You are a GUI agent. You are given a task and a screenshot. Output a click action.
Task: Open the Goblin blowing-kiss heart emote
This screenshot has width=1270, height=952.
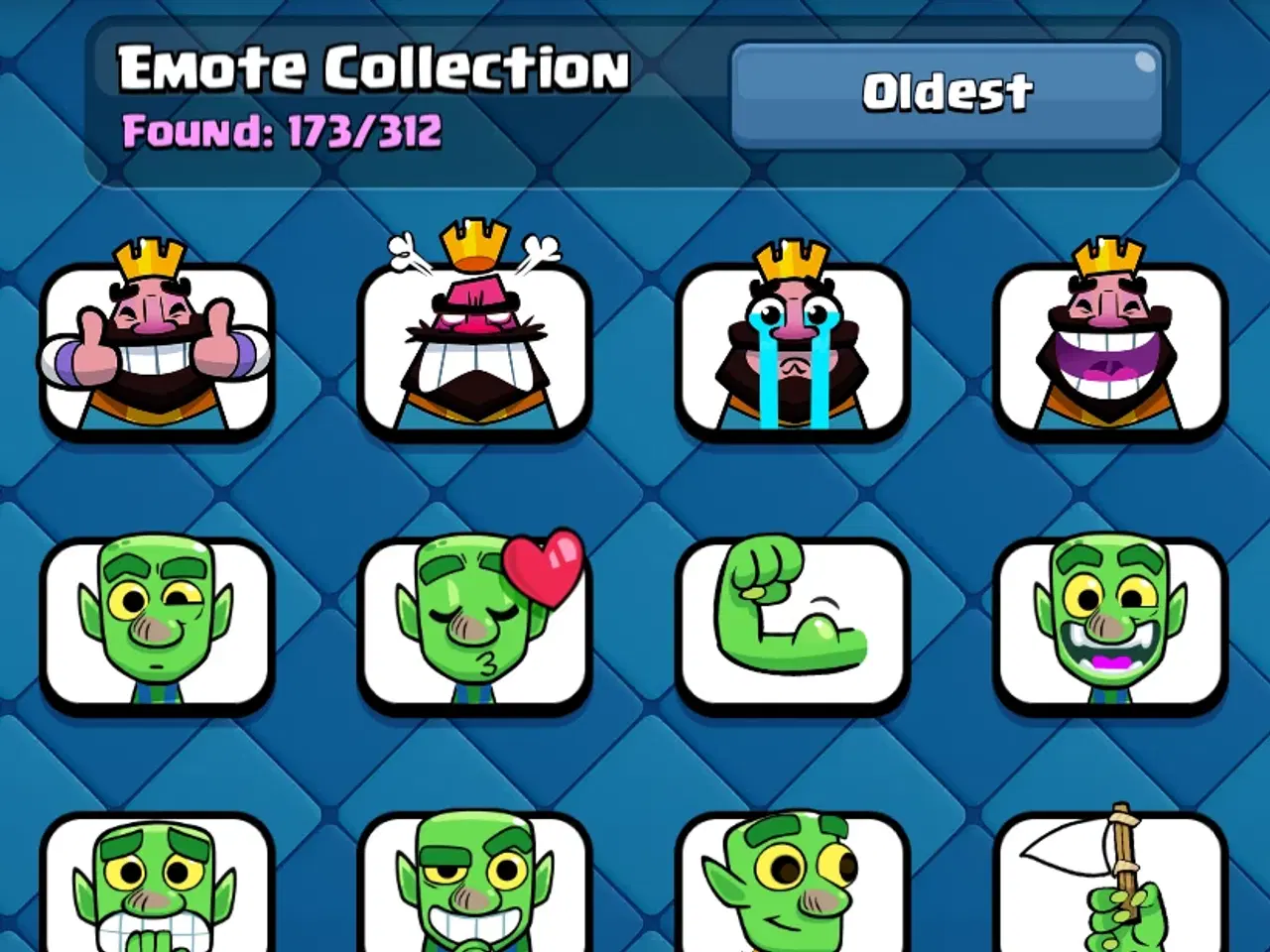pos(476,620)
